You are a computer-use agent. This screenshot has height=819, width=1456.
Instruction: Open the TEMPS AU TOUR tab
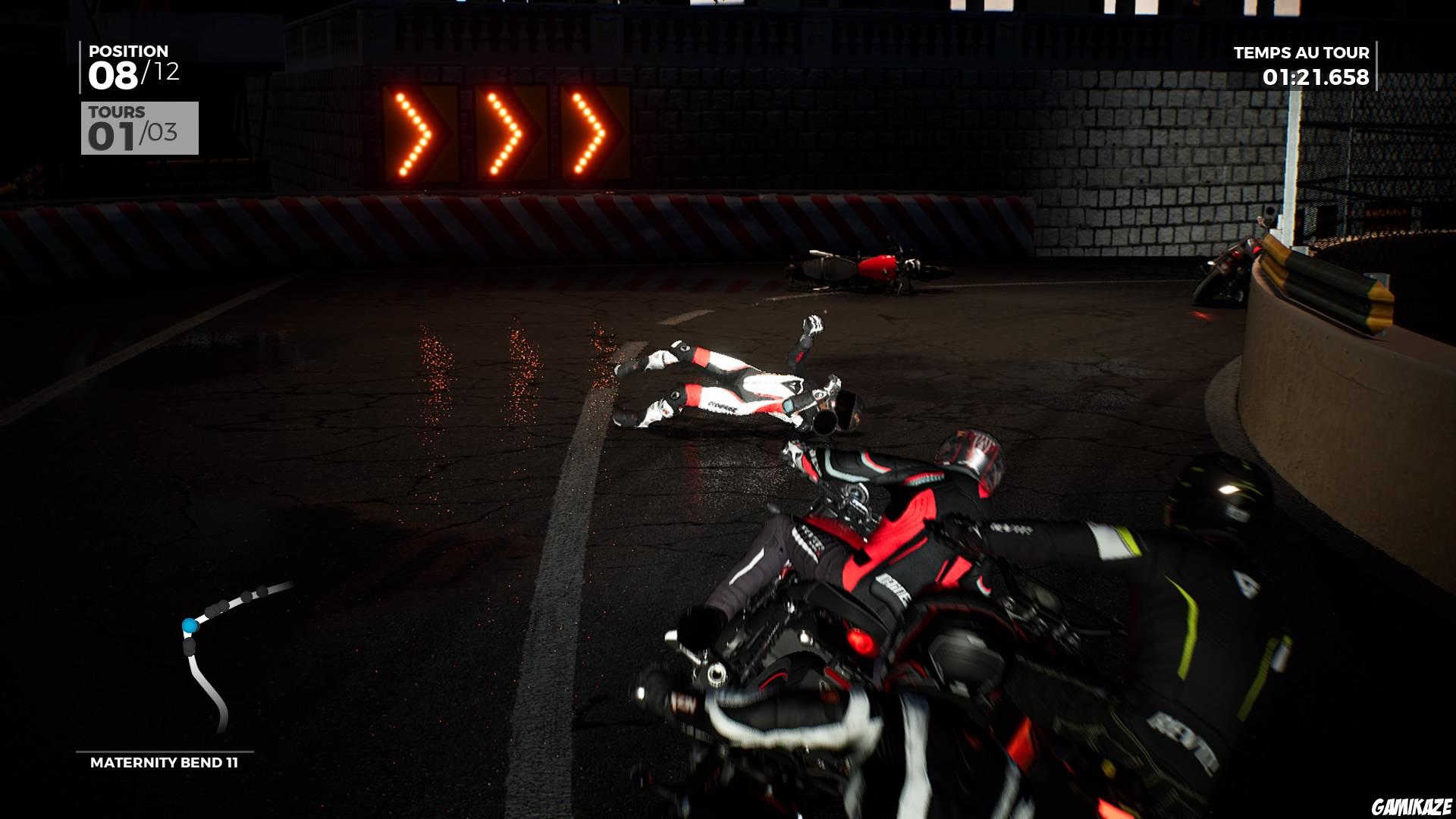[1301, 53]
